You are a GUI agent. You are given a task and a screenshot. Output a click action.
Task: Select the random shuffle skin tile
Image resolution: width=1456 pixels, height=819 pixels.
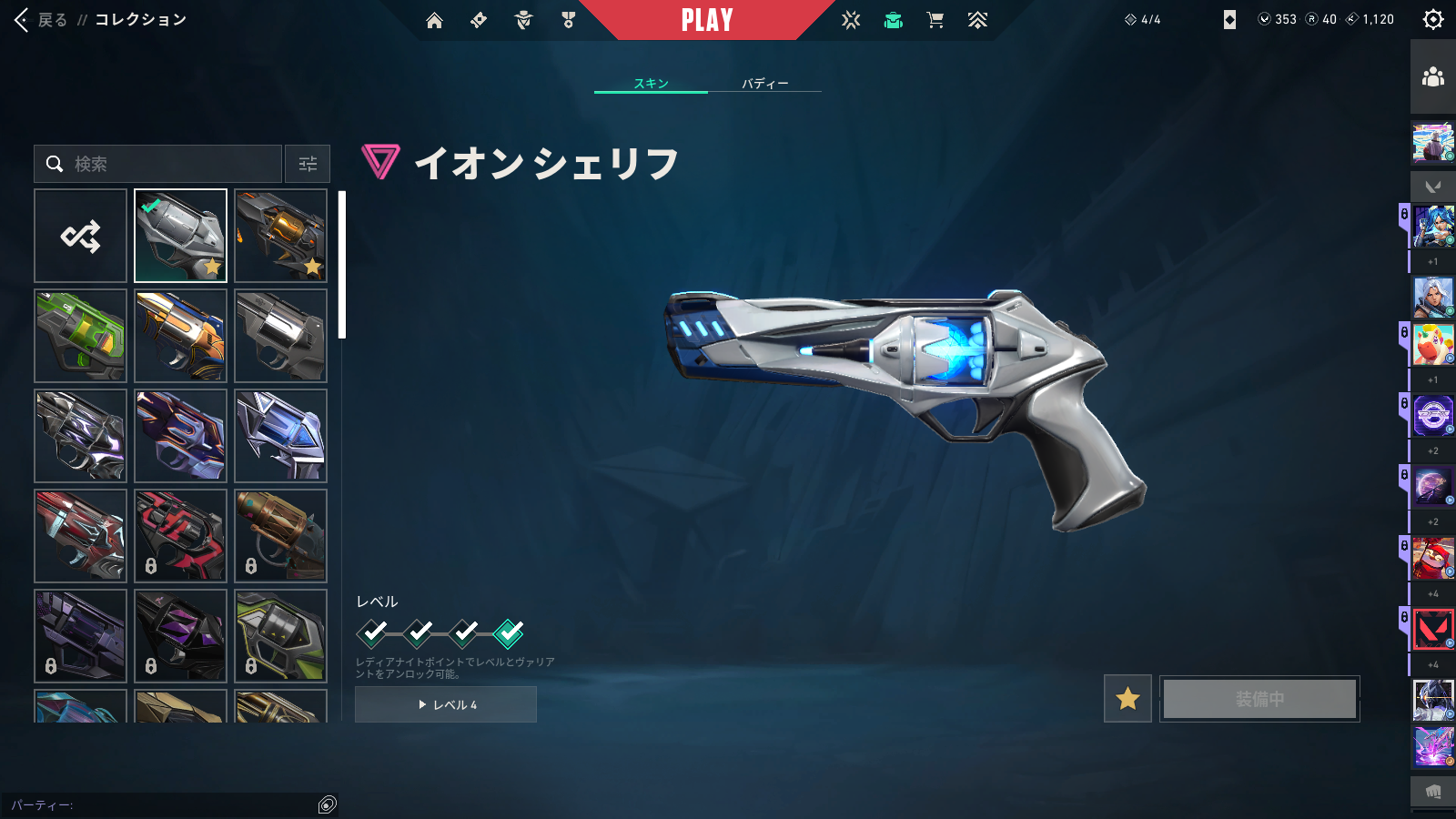pos(81,236)
